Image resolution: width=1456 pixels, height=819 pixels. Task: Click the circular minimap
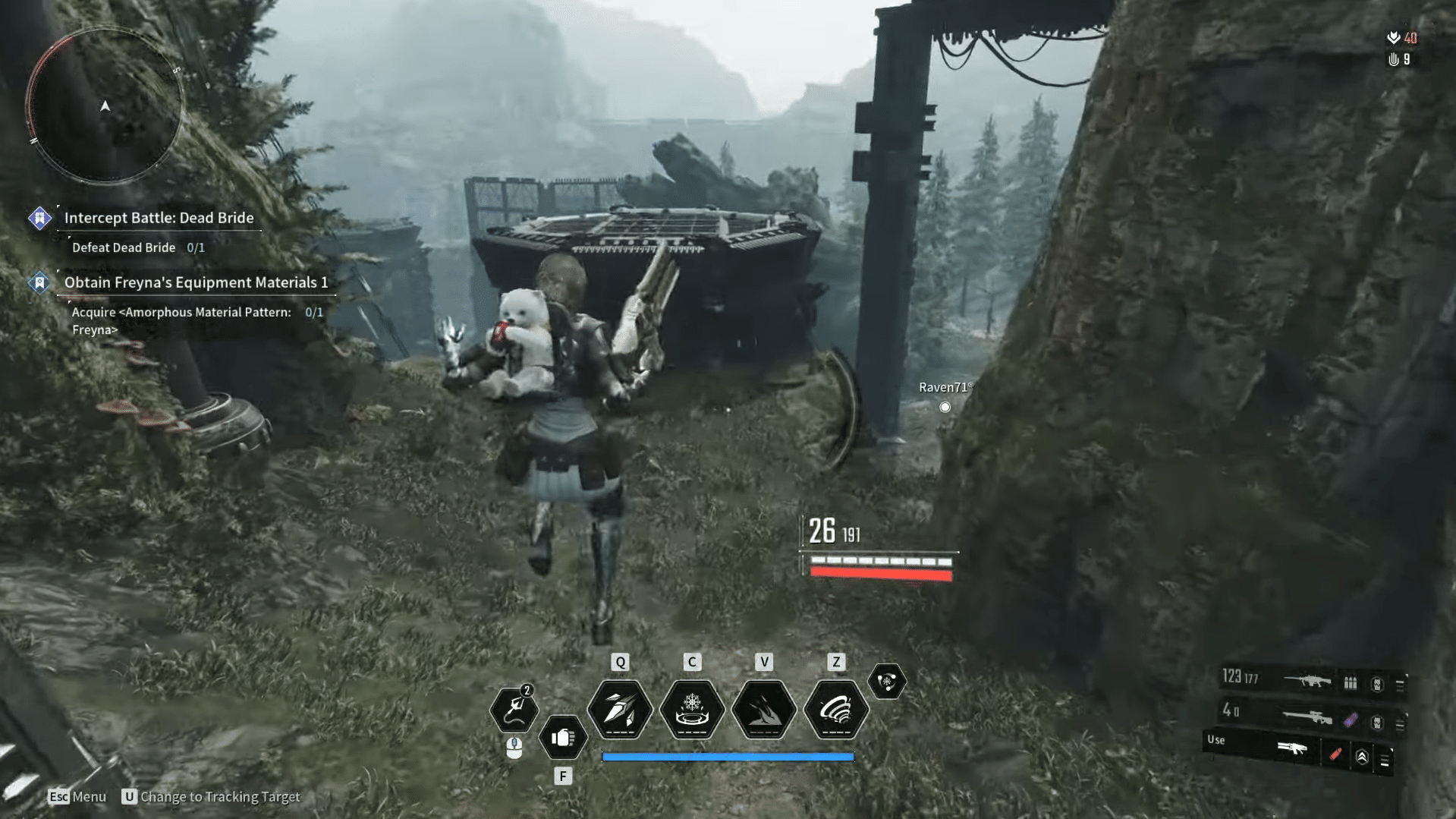pyautogui.click(x=105, y=106)
